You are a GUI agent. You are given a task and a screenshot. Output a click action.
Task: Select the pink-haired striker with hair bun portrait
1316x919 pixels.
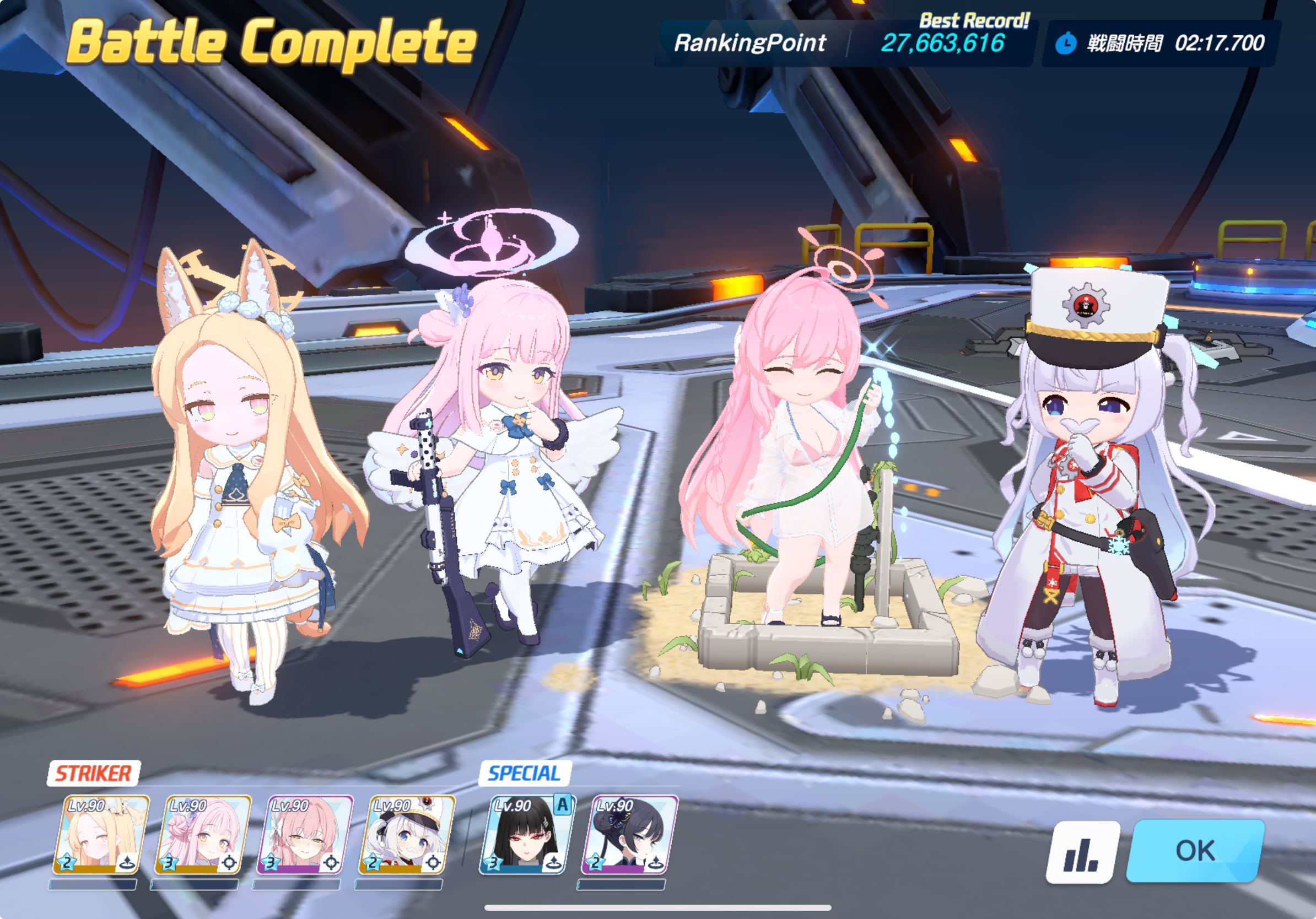click(x=203, y=834)
